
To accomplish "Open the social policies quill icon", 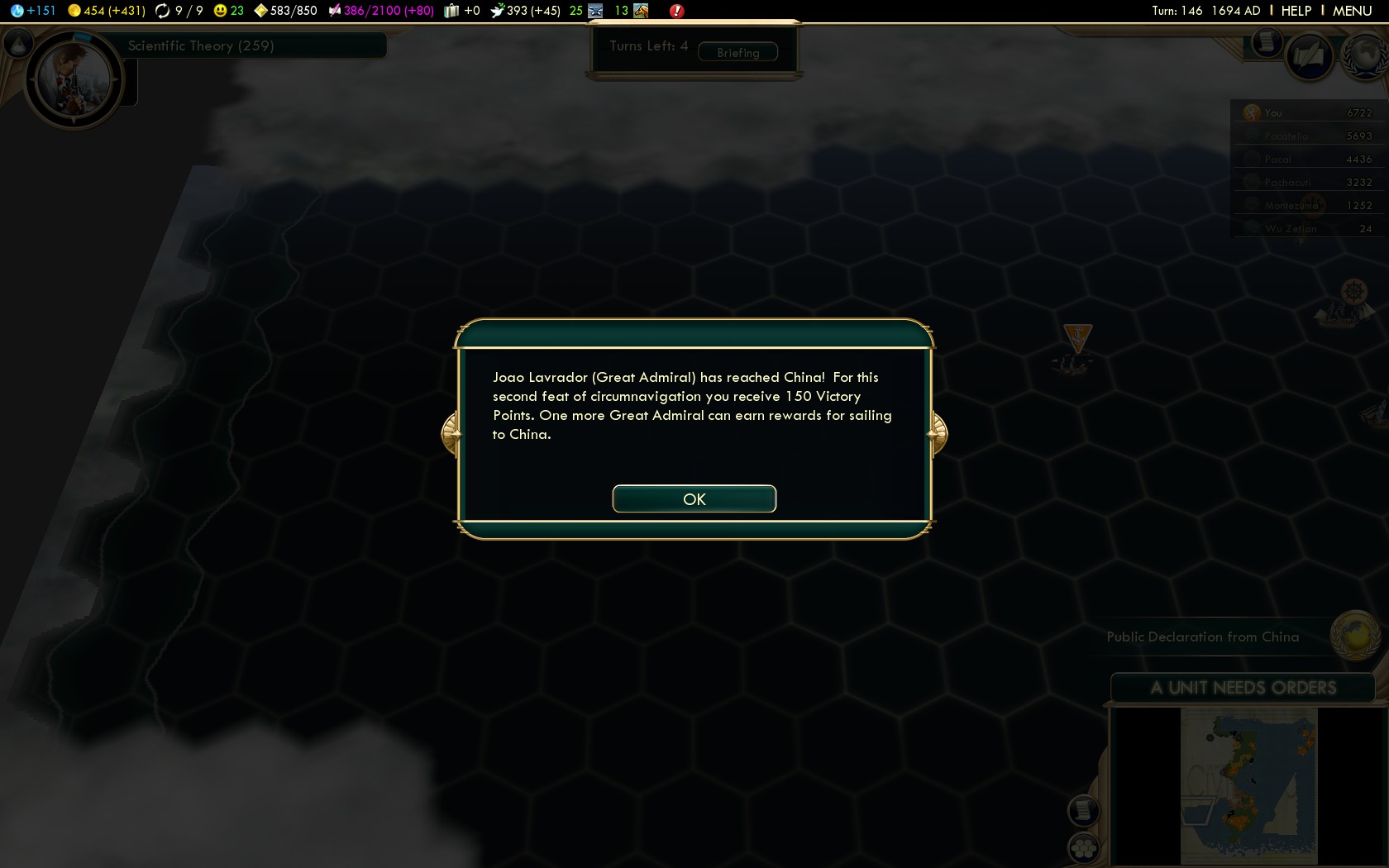I will click(1309, 56).
